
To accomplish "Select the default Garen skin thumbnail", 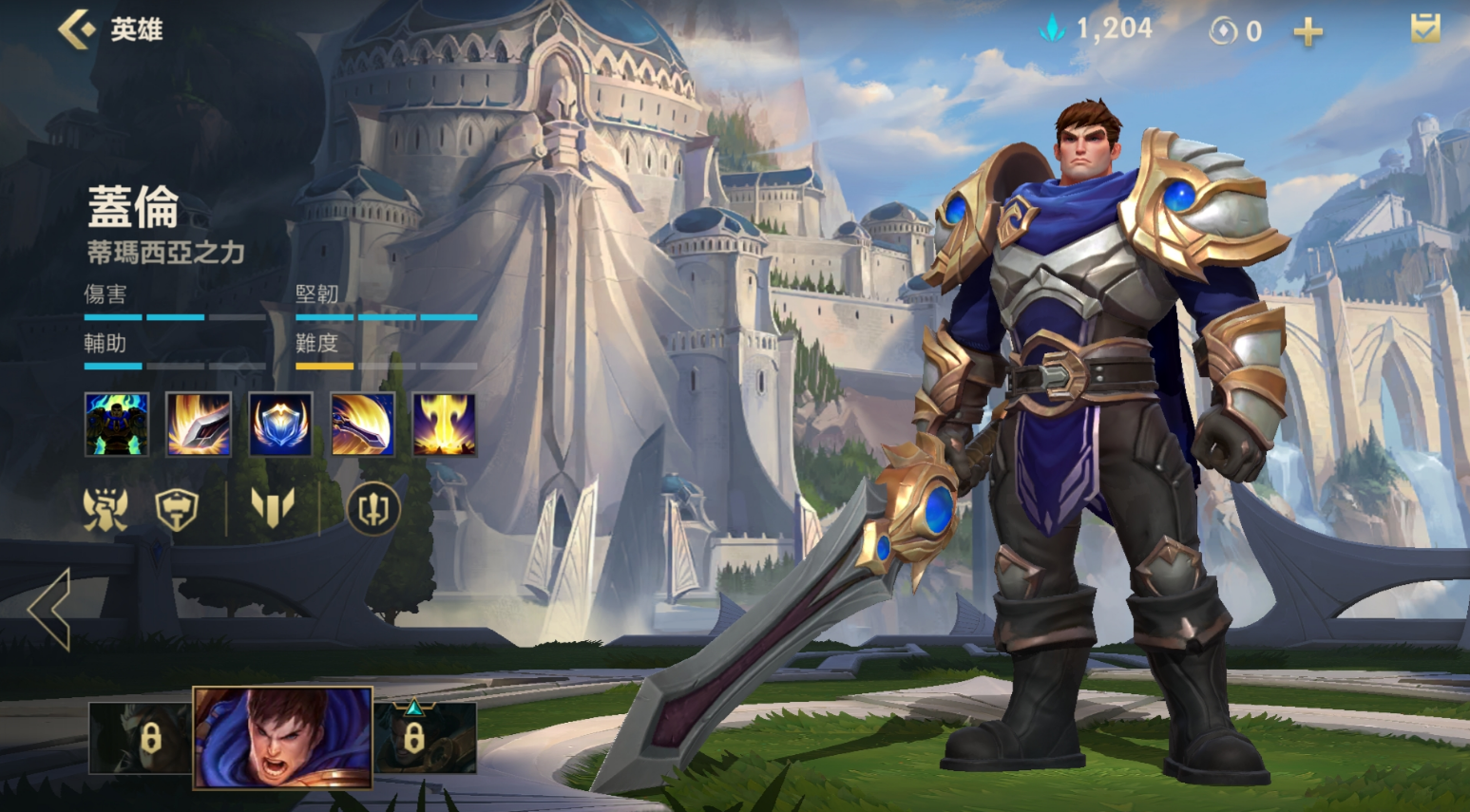I will 282,737.
